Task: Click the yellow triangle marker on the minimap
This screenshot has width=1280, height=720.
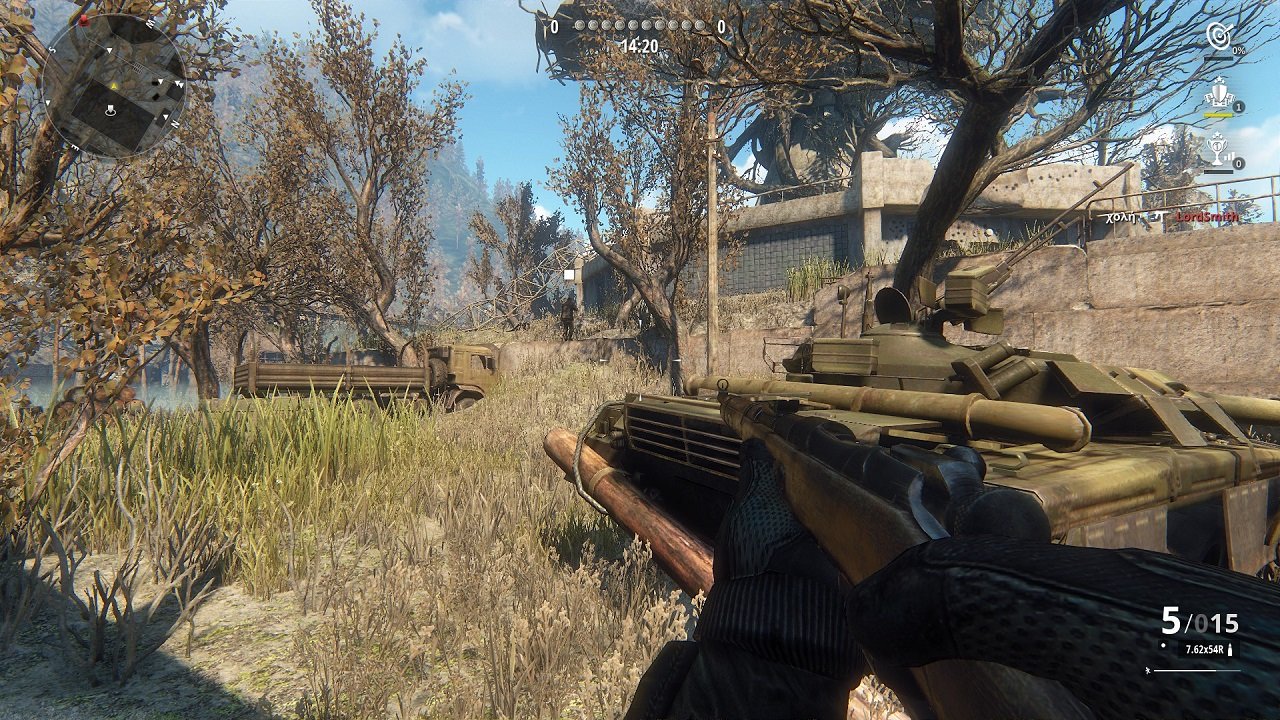Action: pyautogui.click(x=114, y=86)
